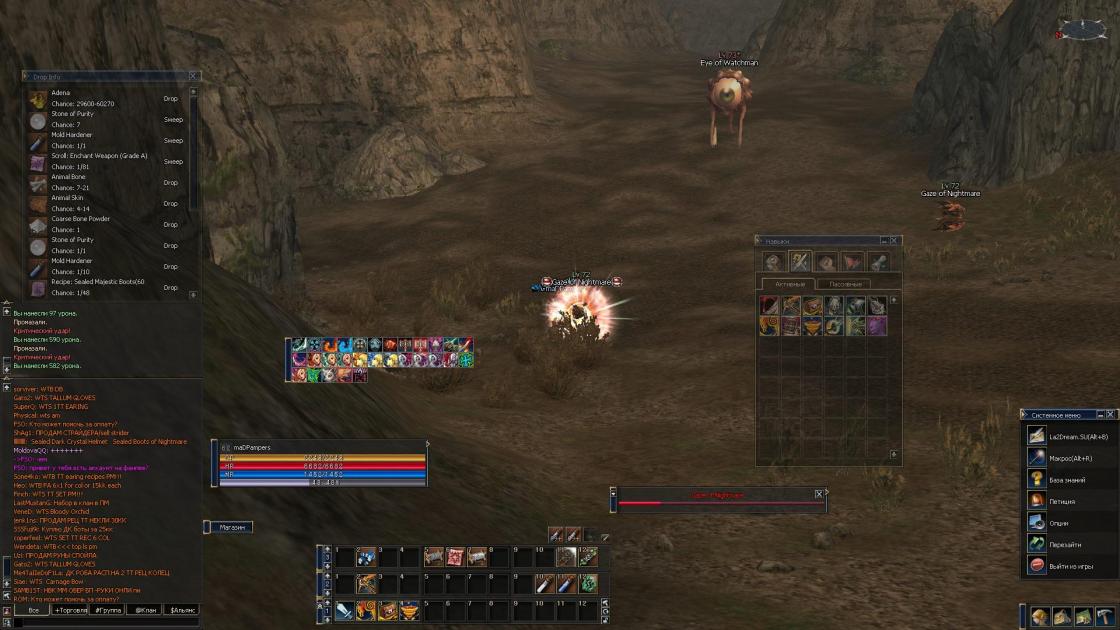1120x630 pixels.
Task: Open Опции settings
Action: [1059, 523]
